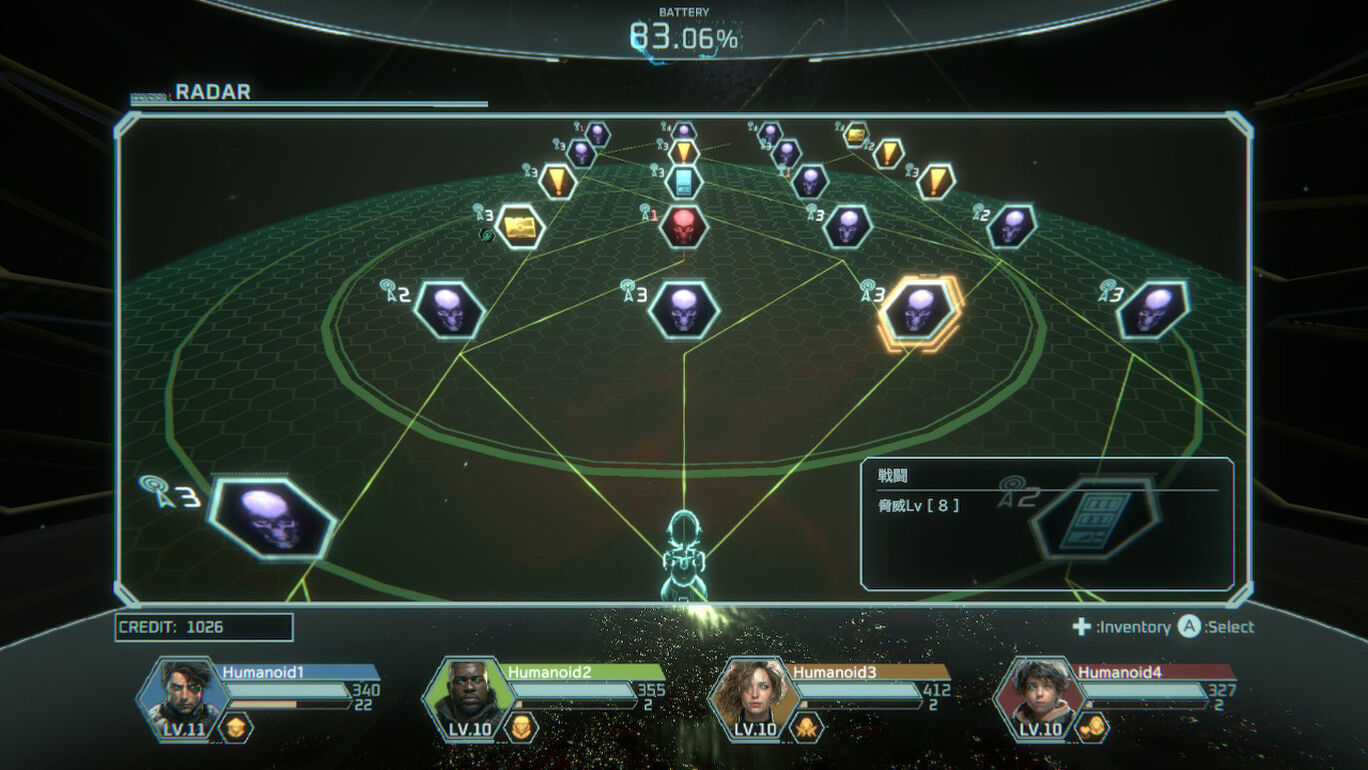Select the red skull encounter node
Screen dimensions: 1368x770
pos(683,227)
